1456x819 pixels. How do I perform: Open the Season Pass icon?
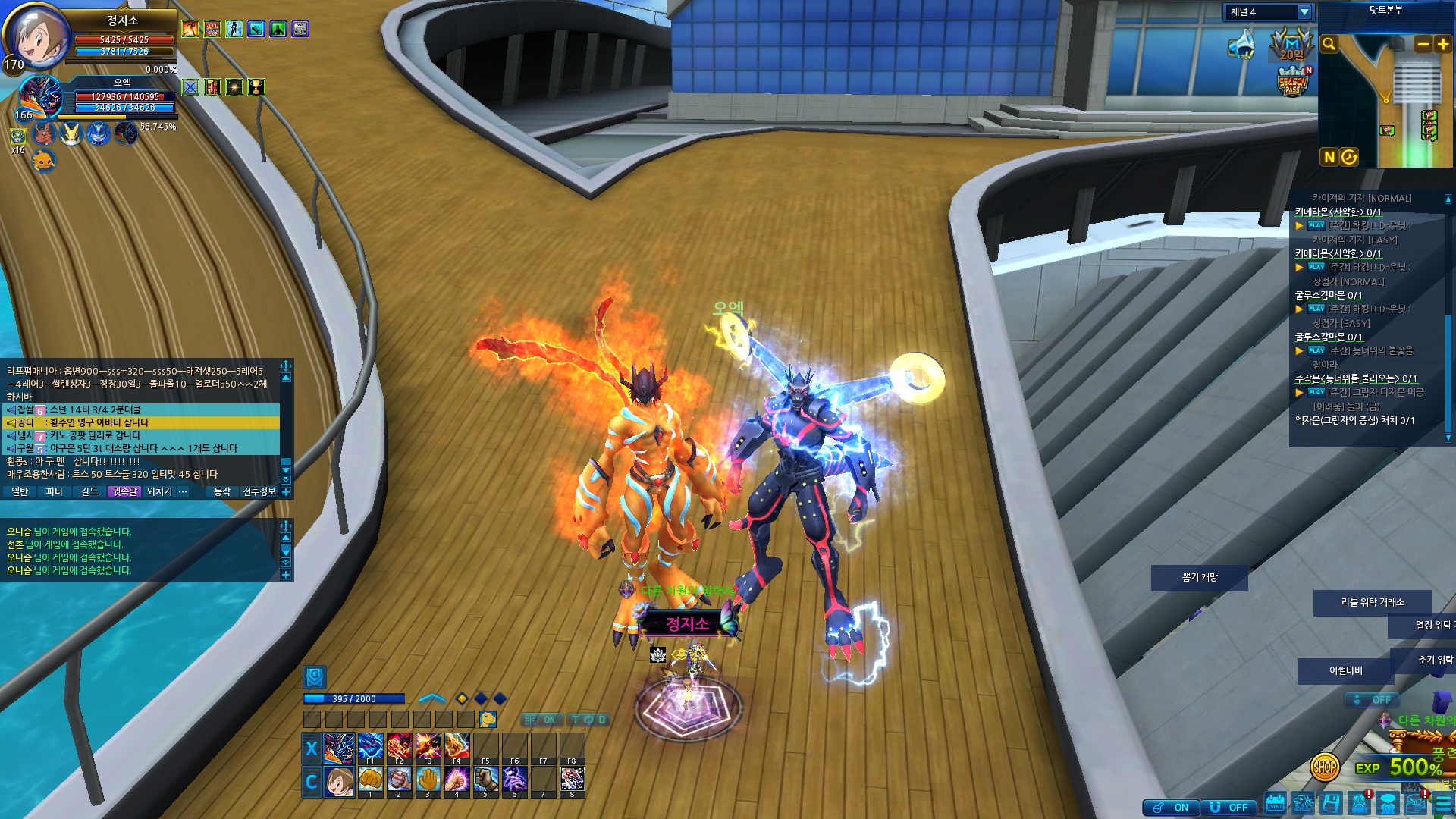[1292, 83]
